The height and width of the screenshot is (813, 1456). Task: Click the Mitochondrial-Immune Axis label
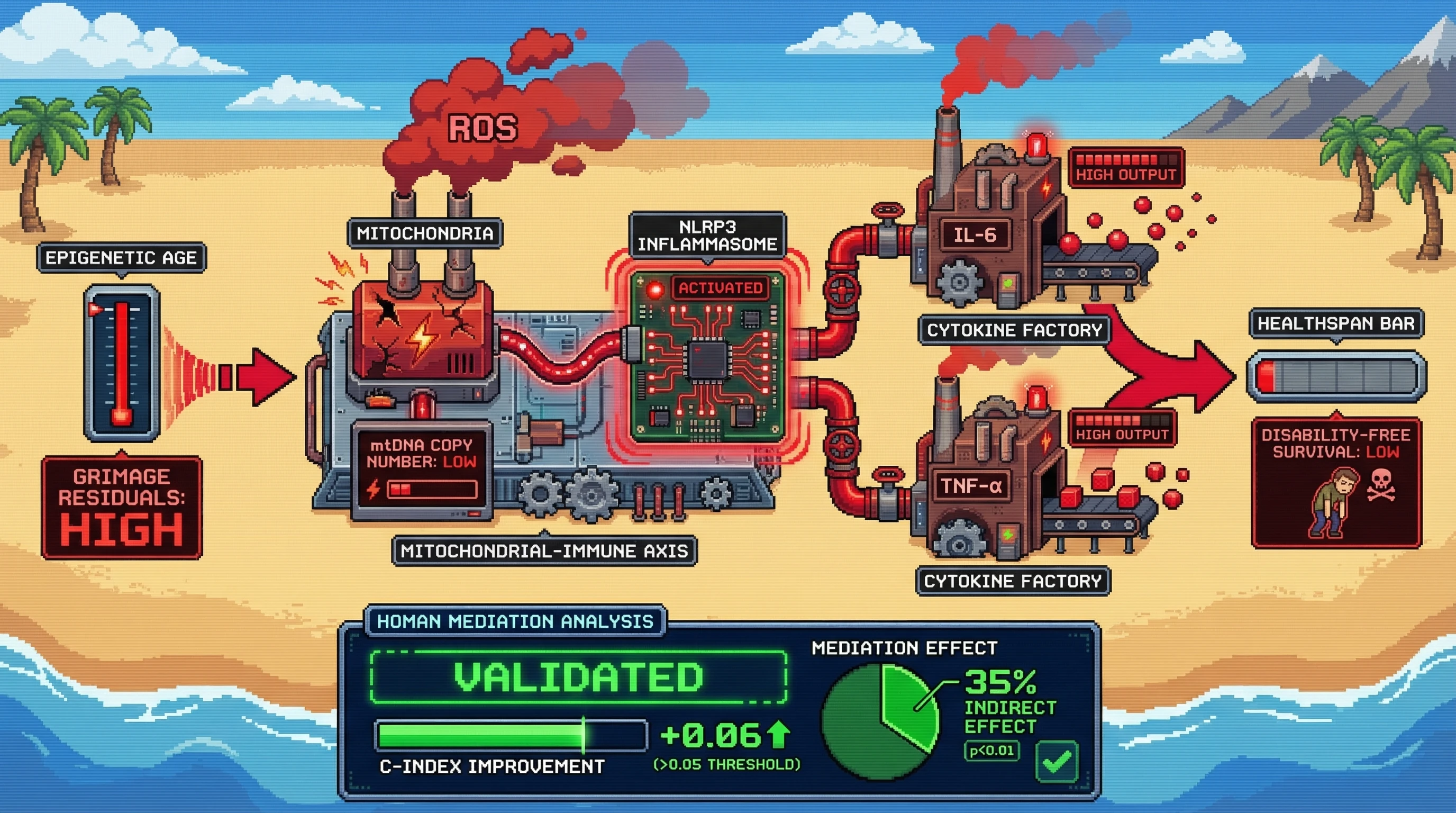(544, 550)
